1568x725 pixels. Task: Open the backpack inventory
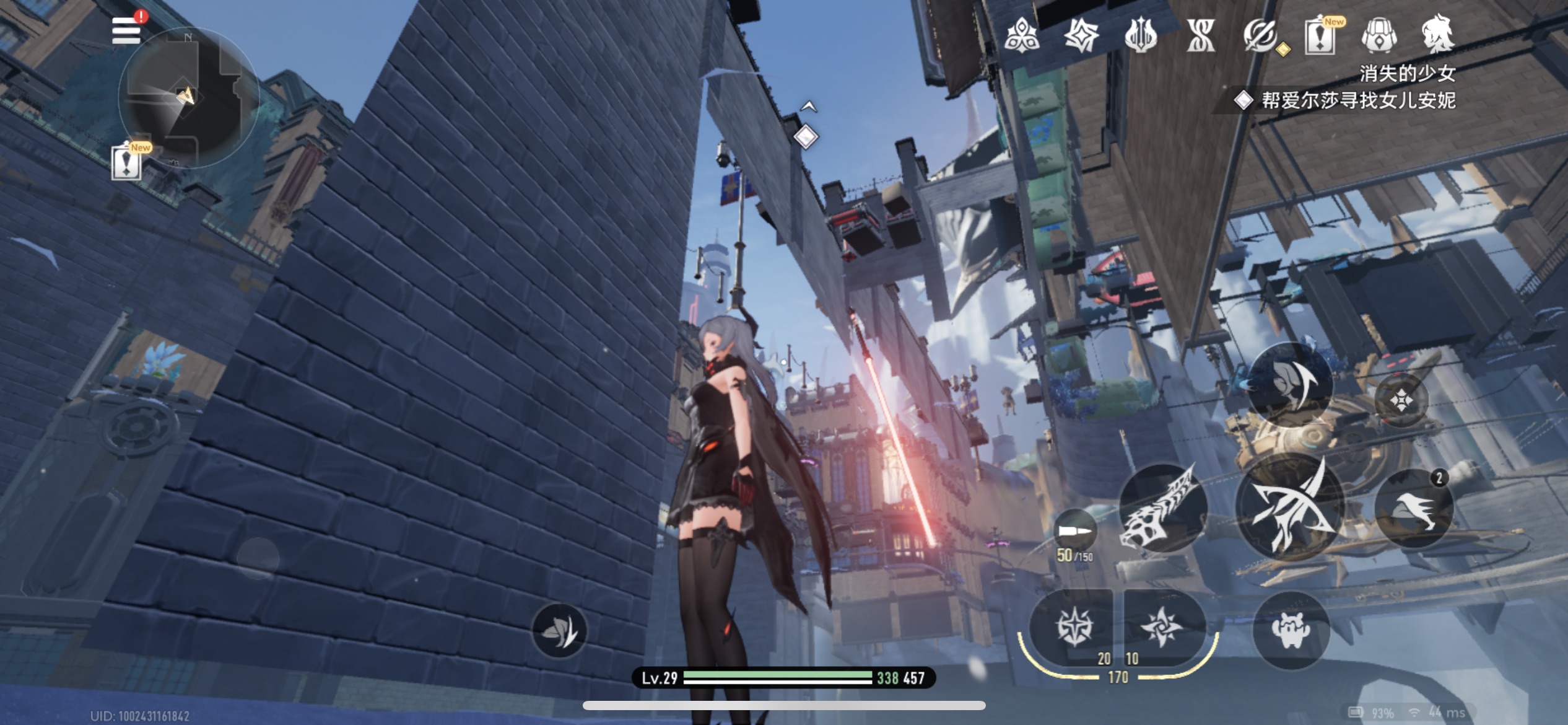1379,35
